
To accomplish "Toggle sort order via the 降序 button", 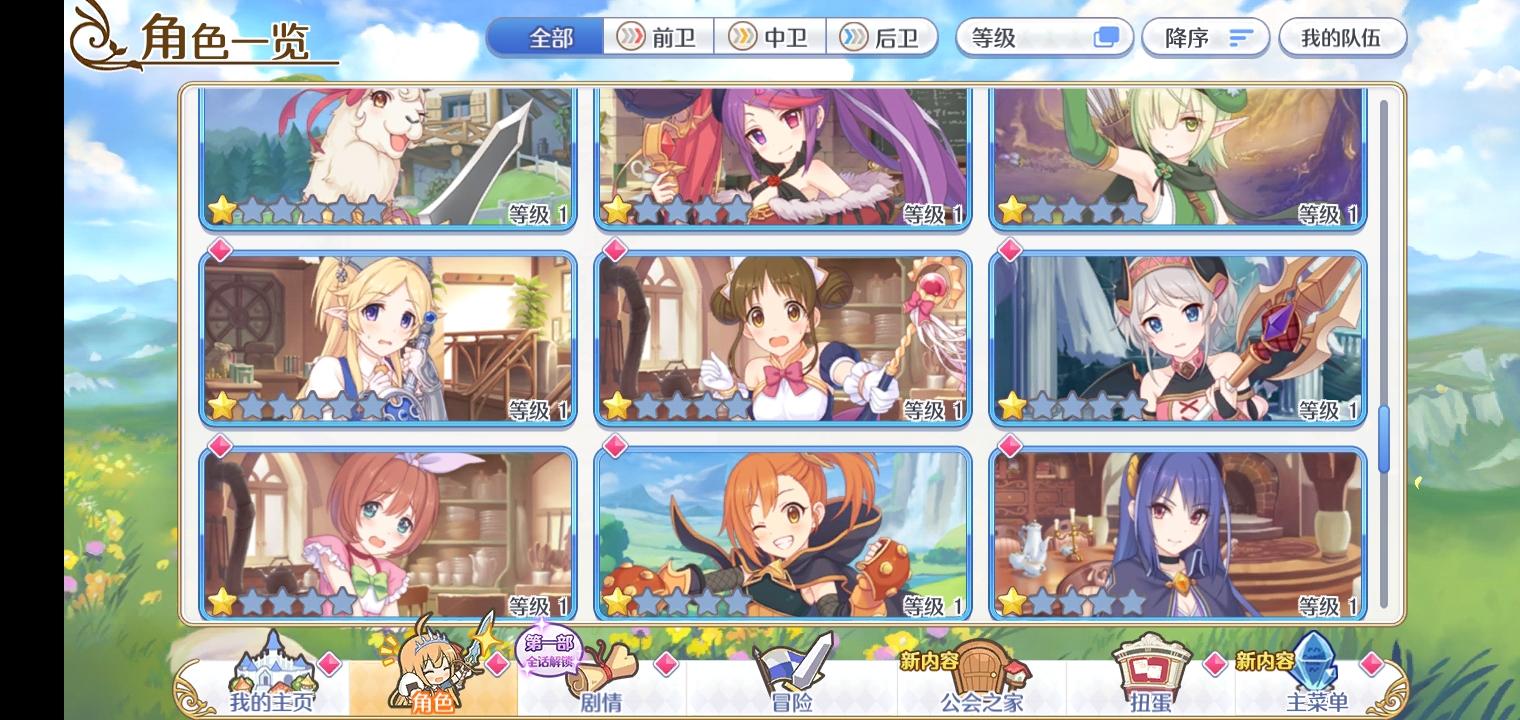I will [x=1206, y=37].
